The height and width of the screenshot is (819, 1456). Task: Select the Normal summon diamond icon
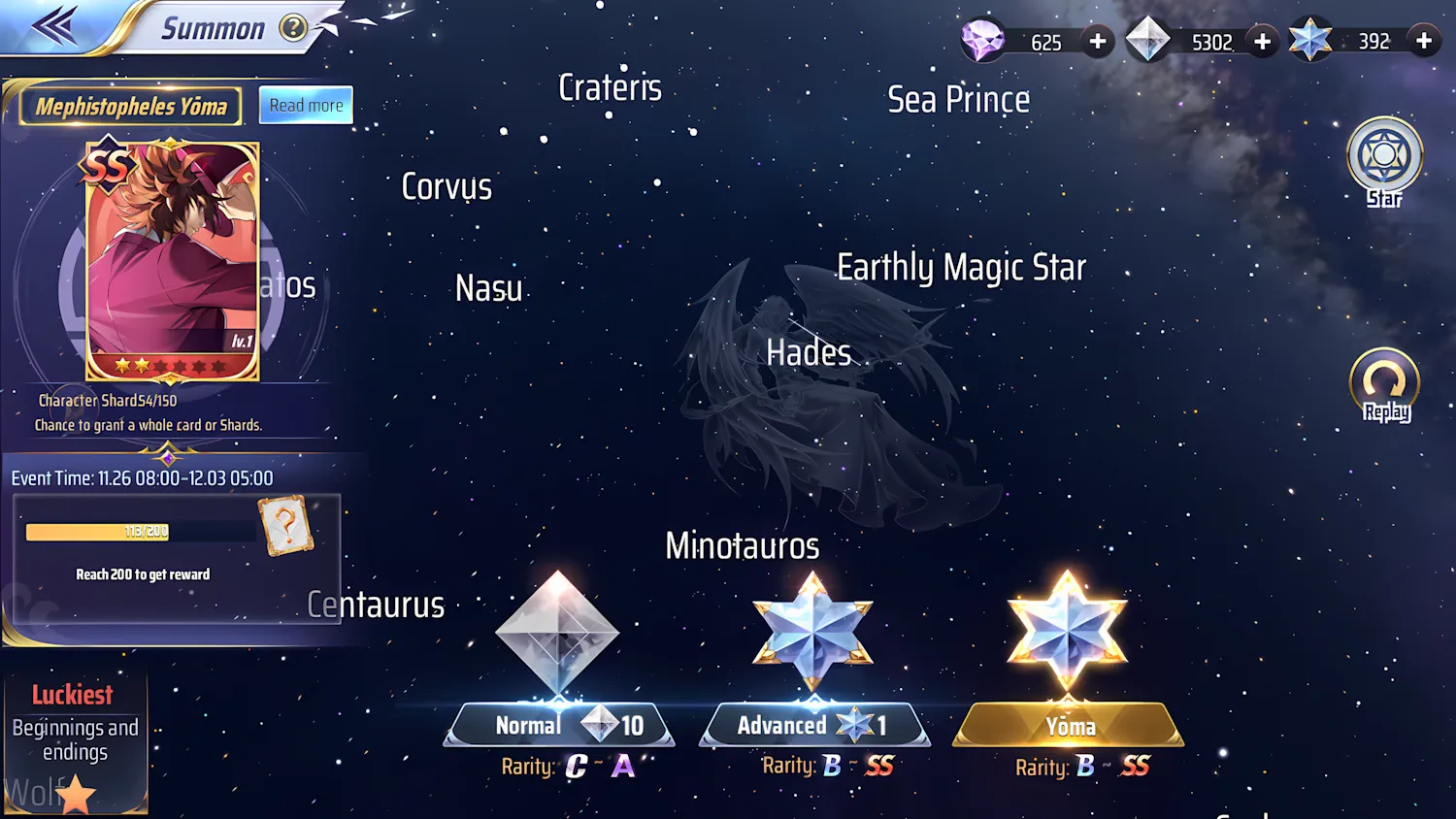[557, 631]
